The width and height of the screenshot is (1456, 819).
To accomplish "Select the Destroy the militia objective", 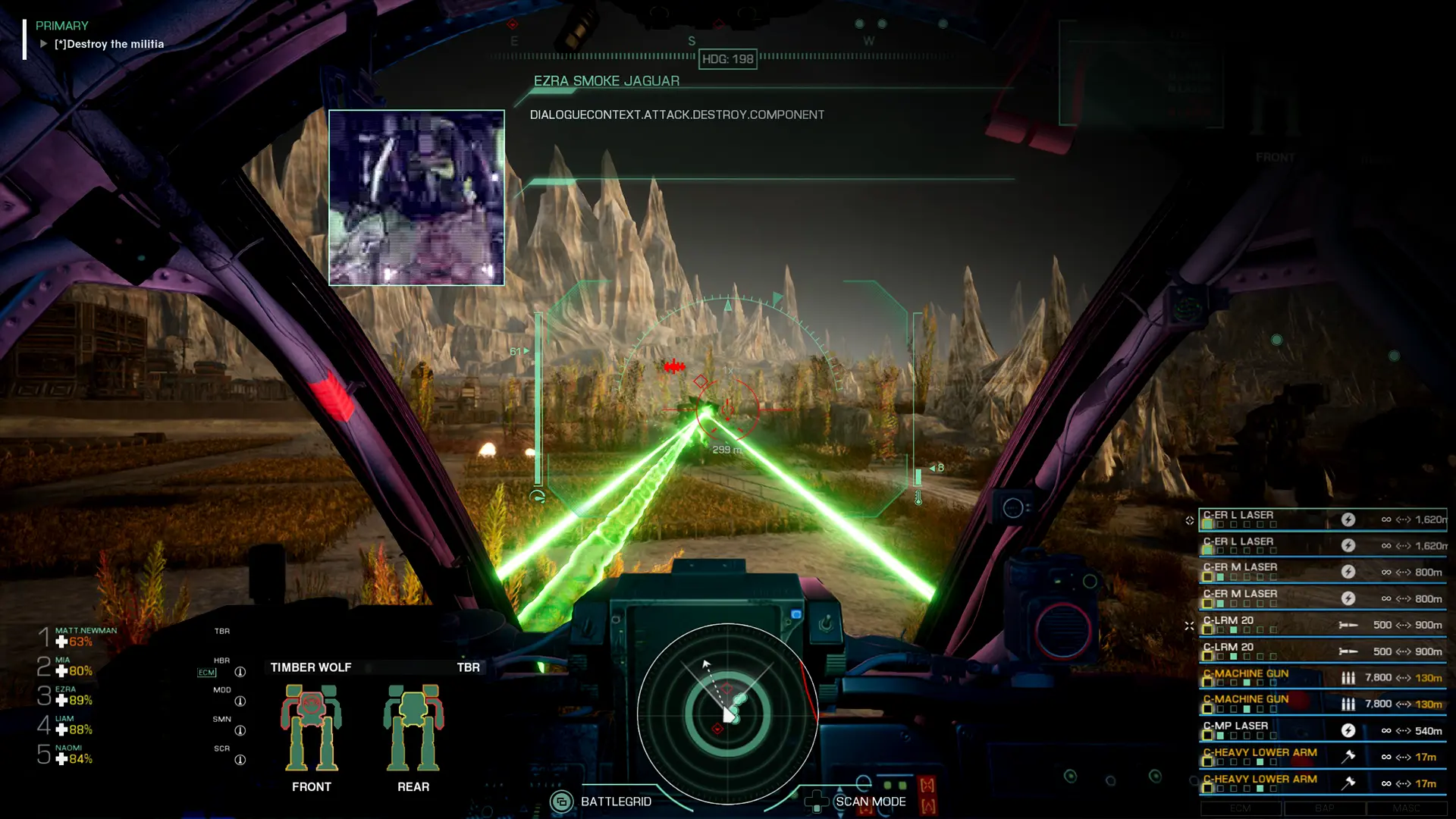I will 108,44.
